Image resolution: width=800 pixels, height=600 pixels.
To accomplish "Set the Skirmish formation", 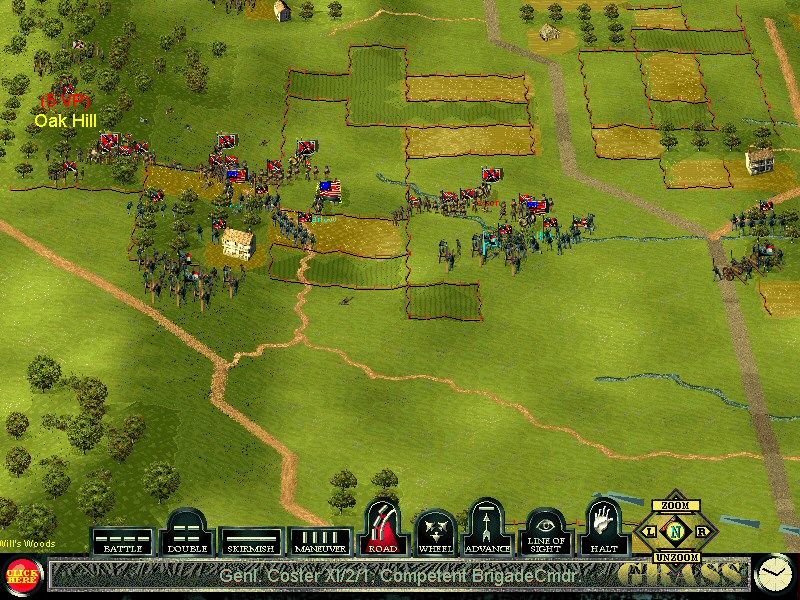I will (x=251, y=541).
